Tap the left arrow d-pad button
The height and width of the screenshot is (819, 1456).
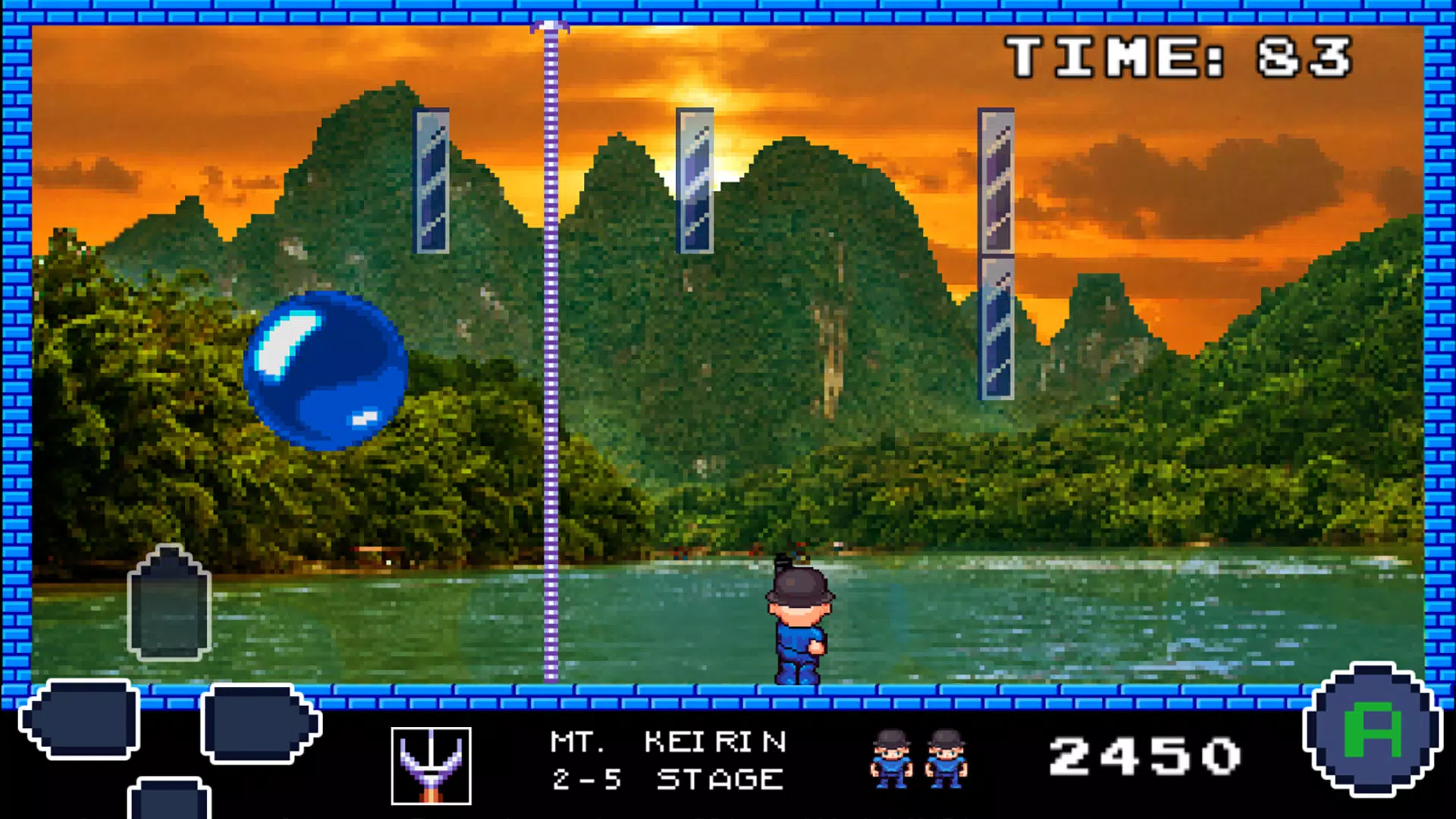[80, 719]
